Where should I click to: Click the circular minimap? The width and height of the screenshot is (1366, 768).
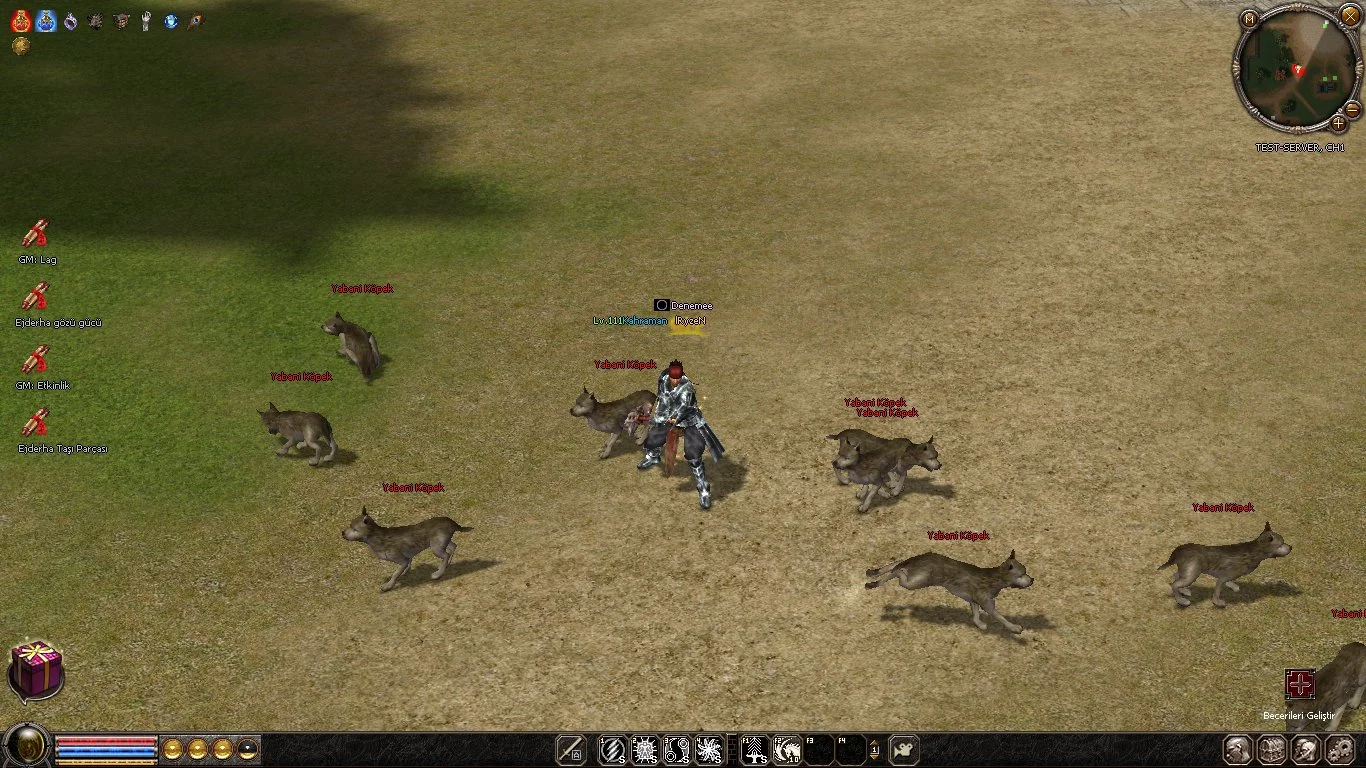point(1295,70)
